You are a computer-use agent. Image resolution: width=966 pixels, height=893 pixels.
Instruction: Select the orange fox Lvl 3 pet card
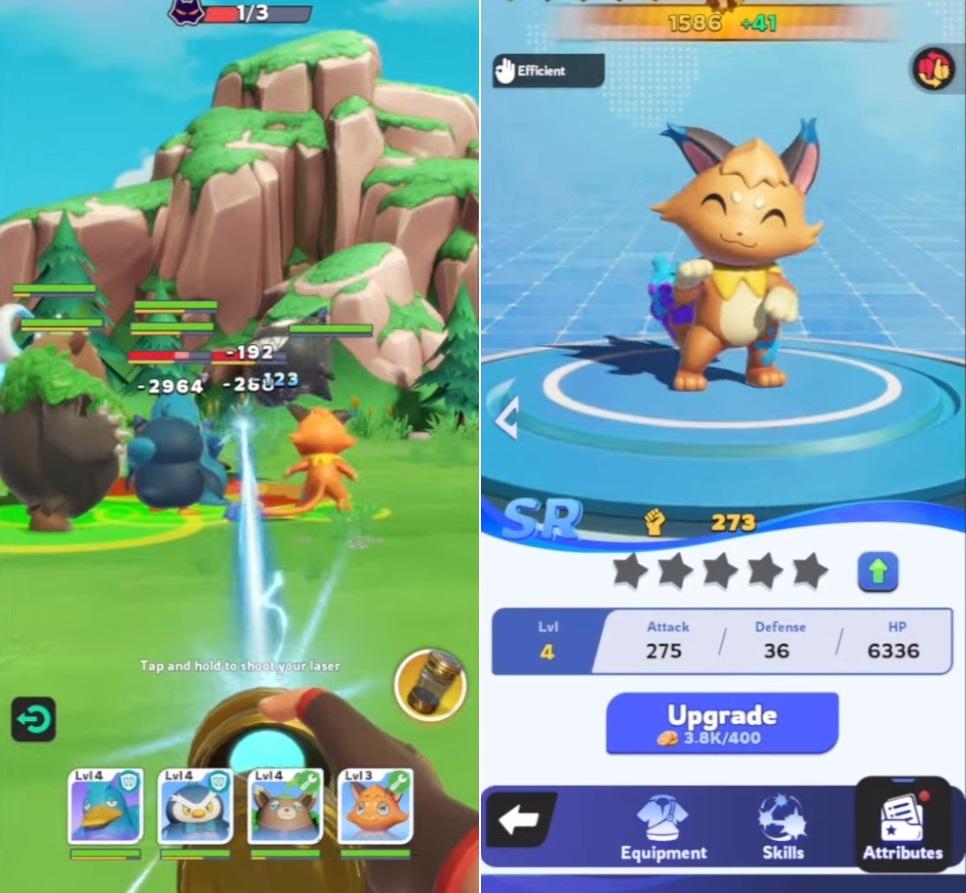tap(376, 806)
